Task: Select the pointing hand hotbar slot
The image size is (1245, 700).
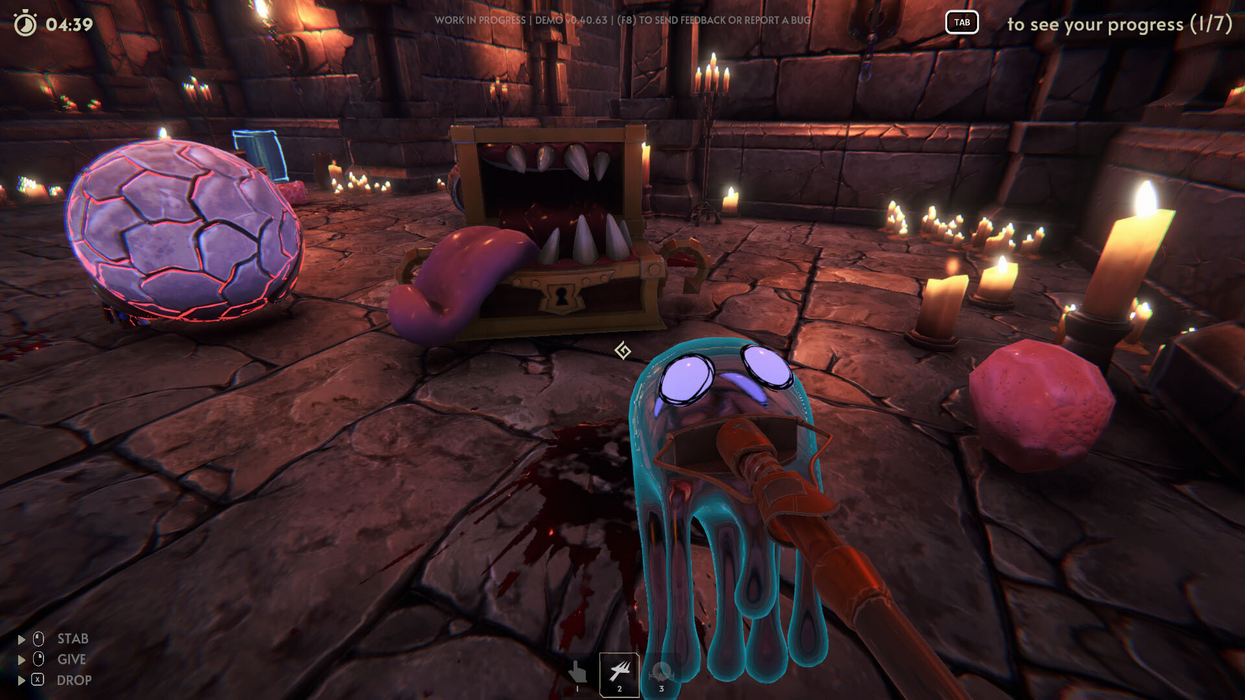Action: (577, 672)
